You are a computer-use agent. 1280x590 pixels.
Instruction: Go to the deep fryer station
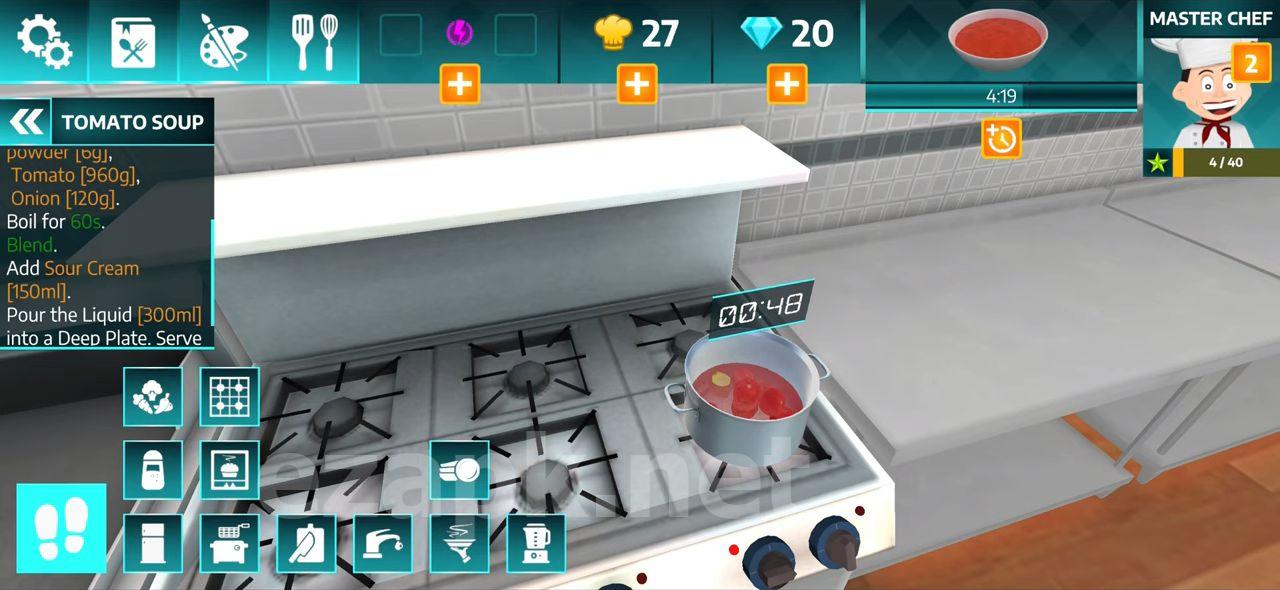[x=229, y=543]
